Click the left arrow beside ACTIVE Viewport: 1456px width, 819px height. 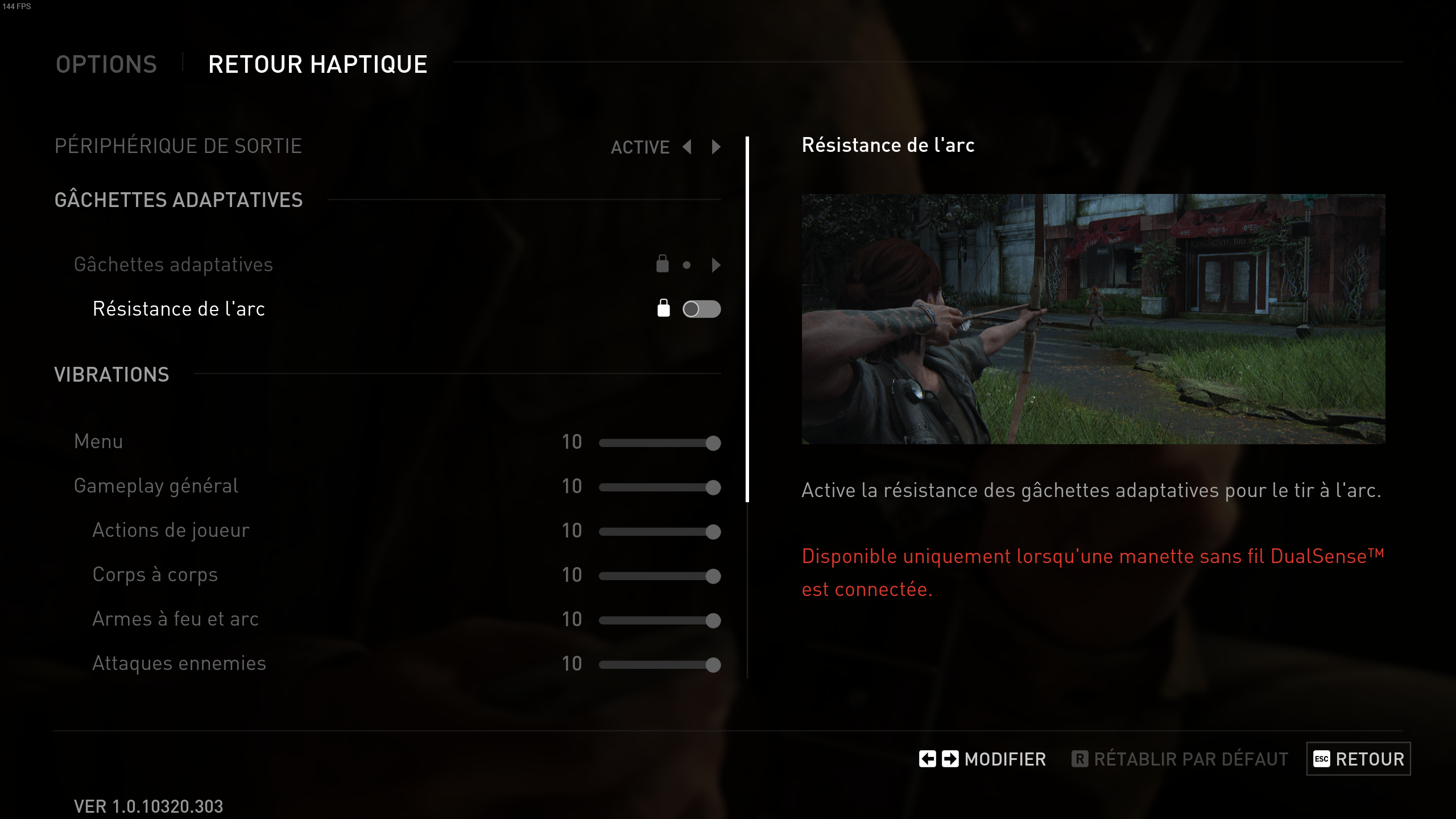(x=688, y=147)
